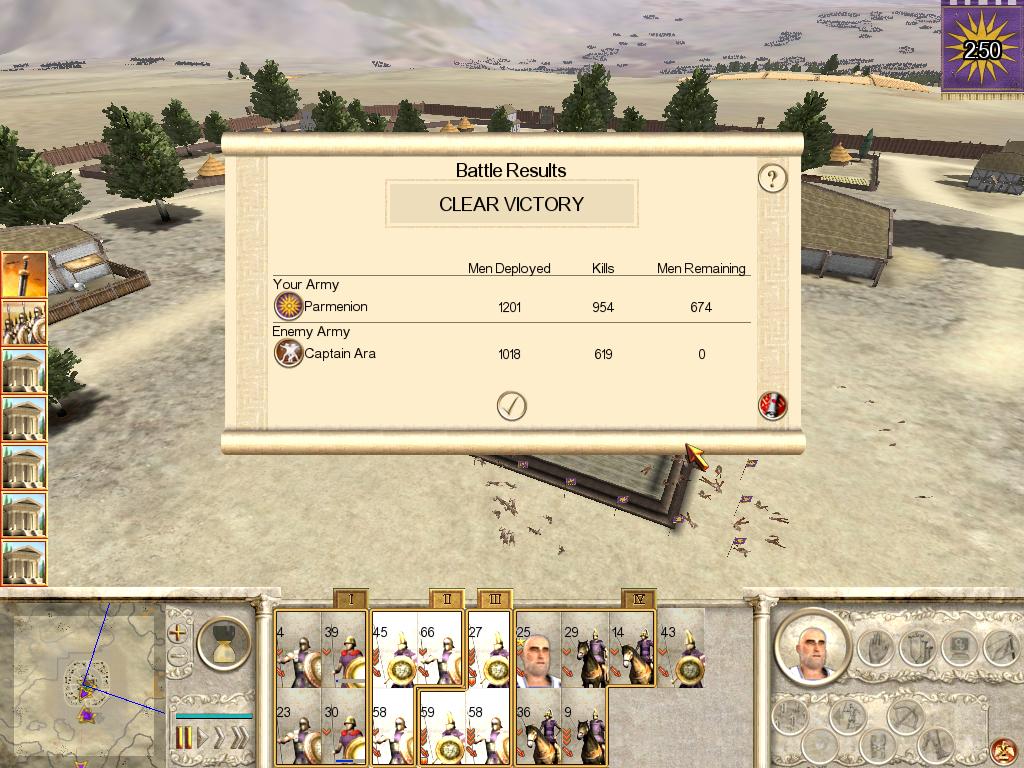Pause the battle

tap(184, 738)
